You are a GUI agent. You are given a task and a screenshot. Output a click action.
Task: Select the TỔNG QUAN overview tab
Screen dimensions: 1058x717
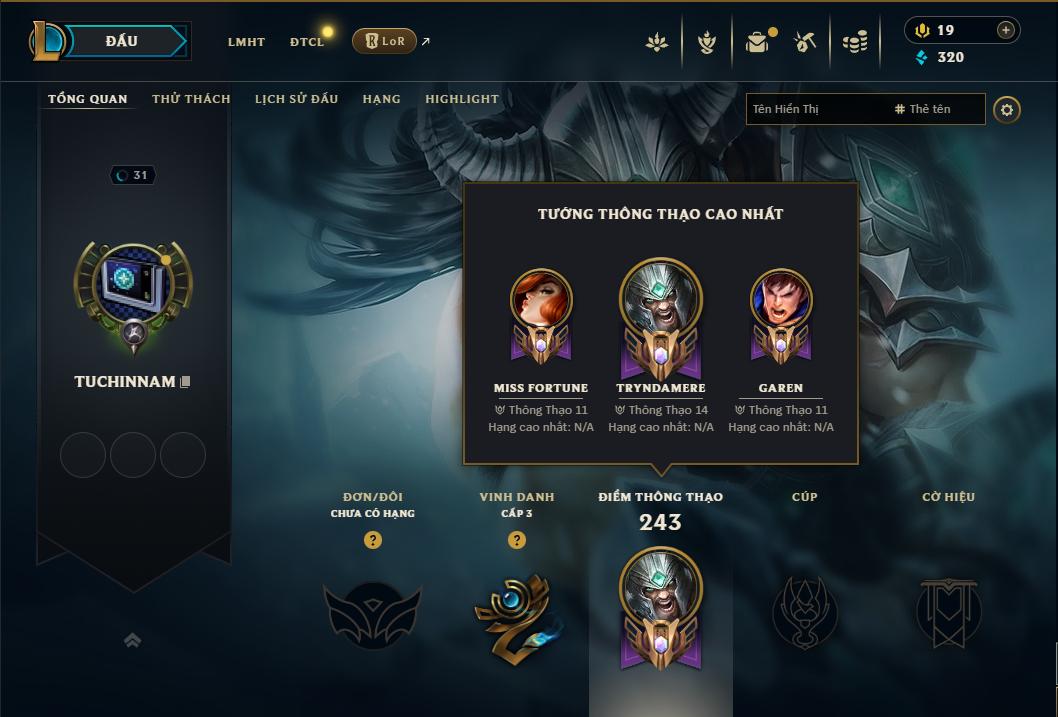88,99
